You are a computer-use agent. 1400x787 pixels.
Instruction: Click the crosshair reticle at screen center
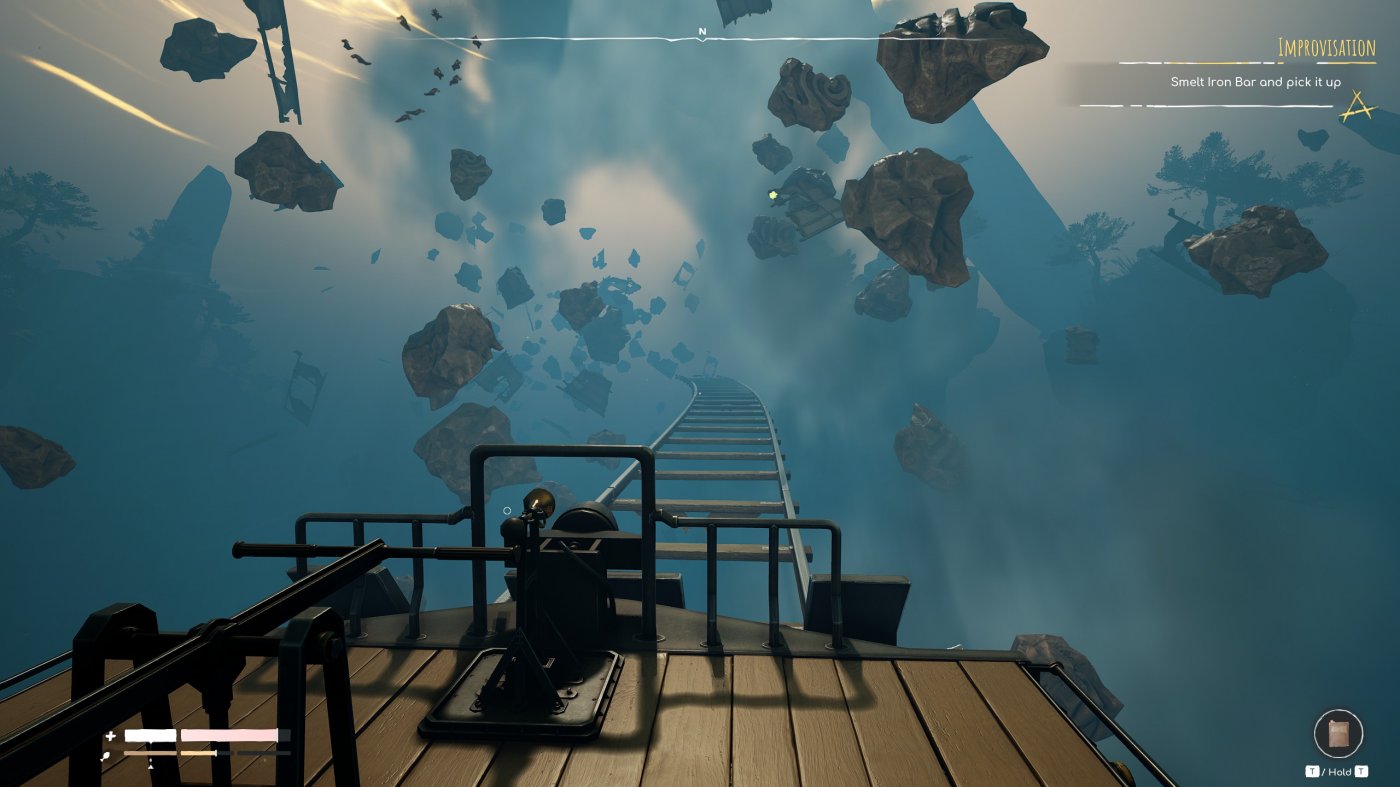(x=510, y=510)
